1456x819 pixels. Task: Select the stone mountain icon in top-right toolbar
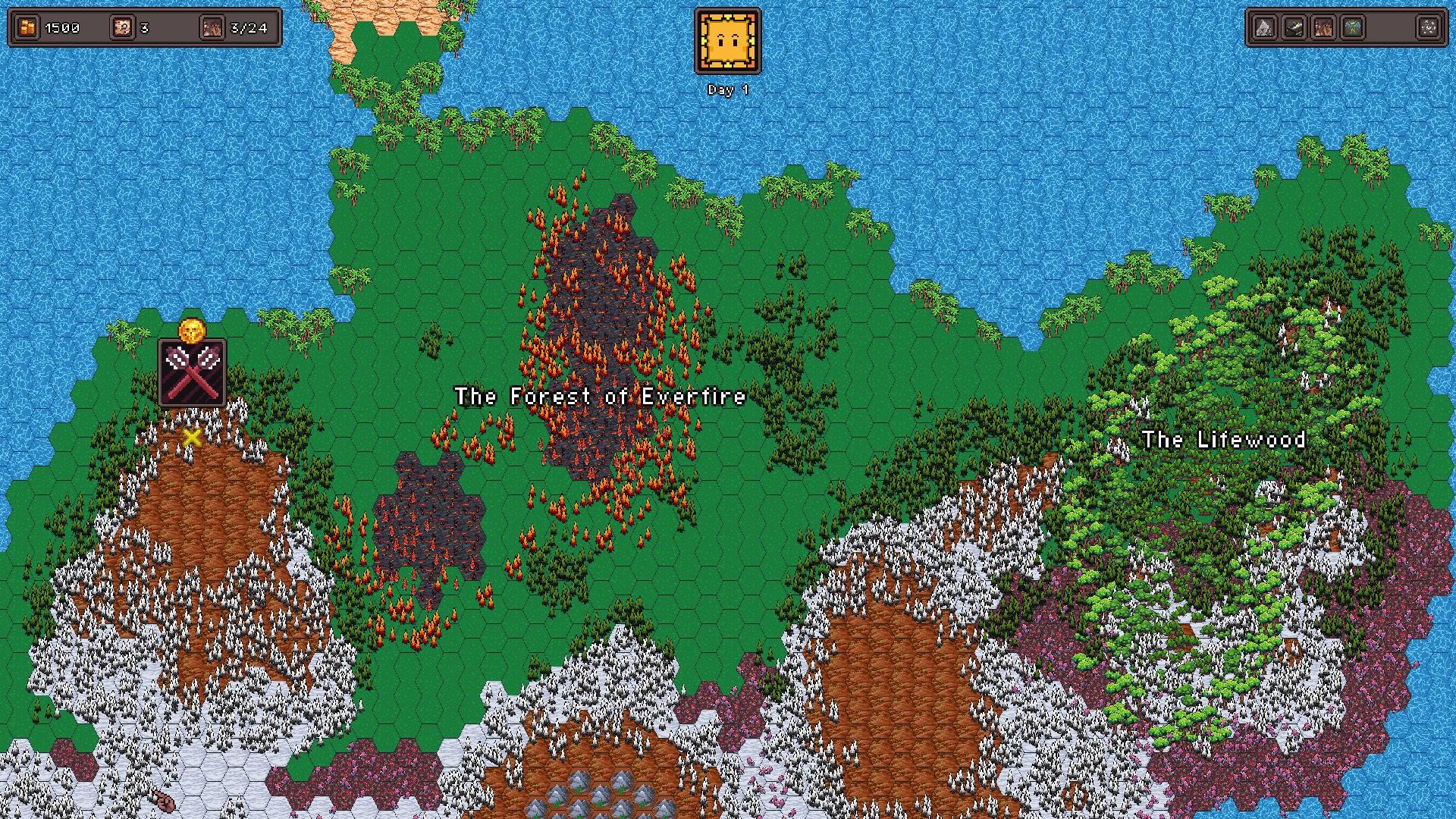pyautogui.click(x=1263, y=27)
